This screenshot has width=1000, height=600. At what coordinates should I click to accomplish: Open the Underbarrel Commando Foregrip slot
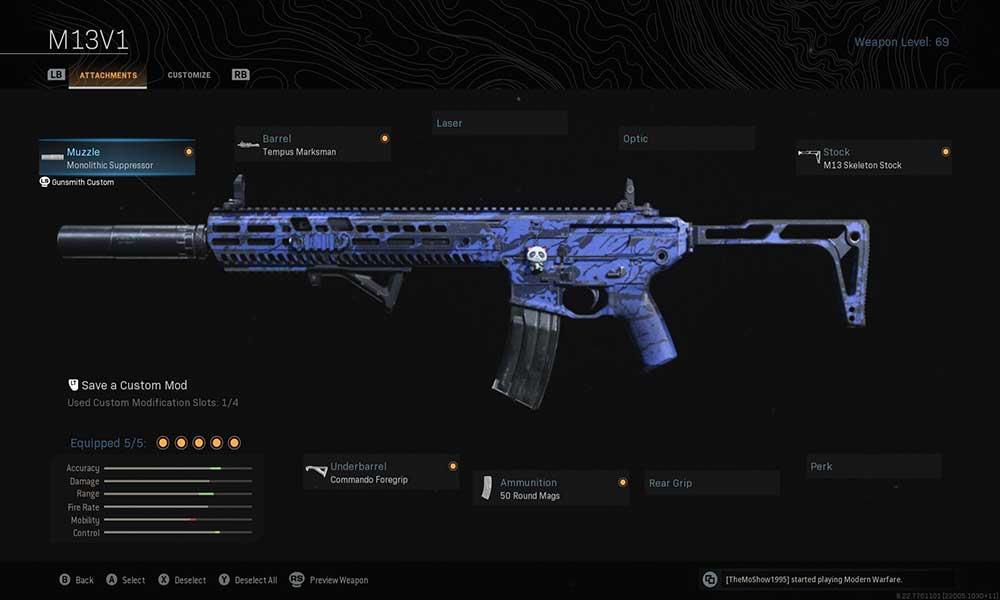click(x=381, y=473)
